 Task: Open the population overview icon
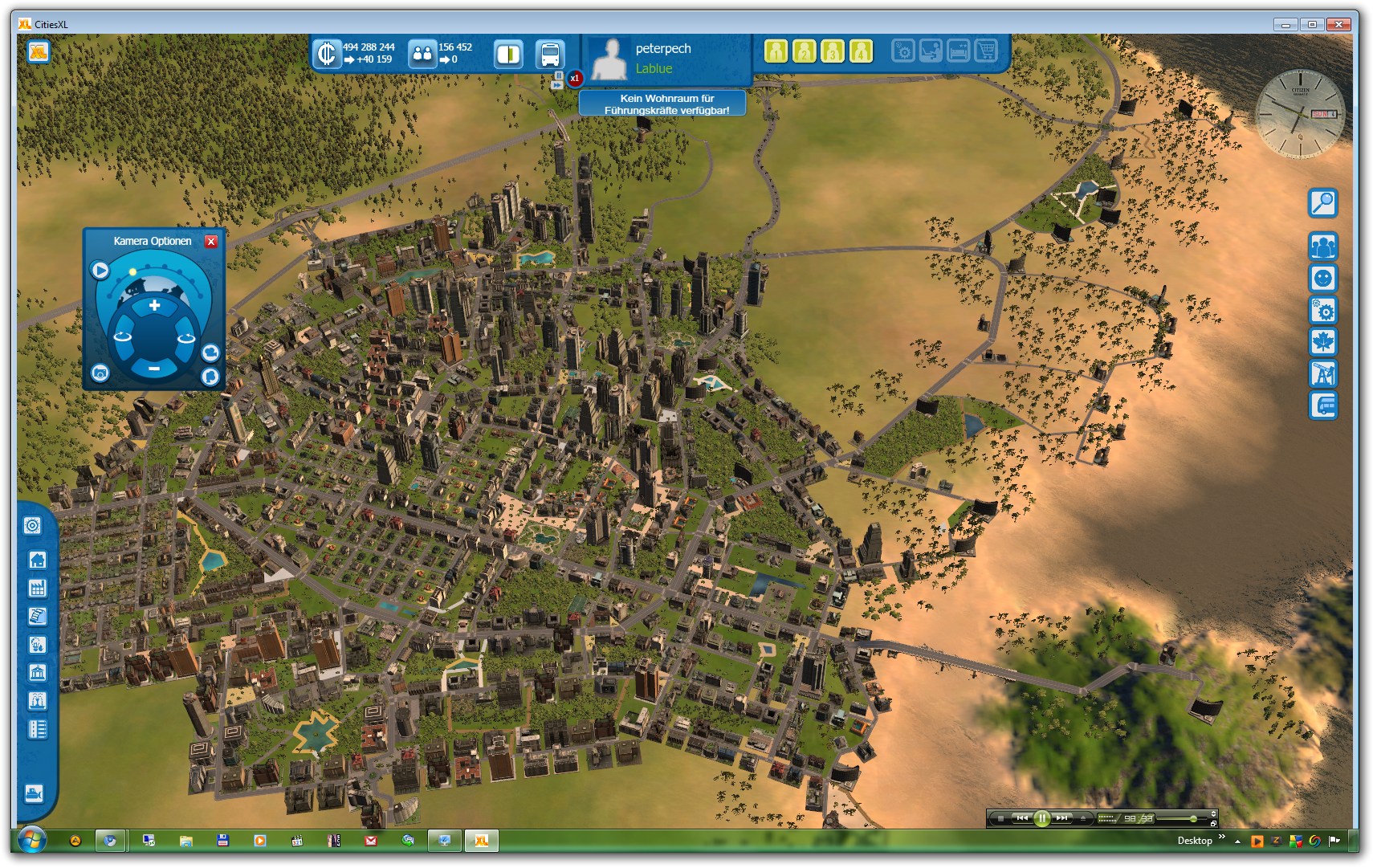[422, 55]
